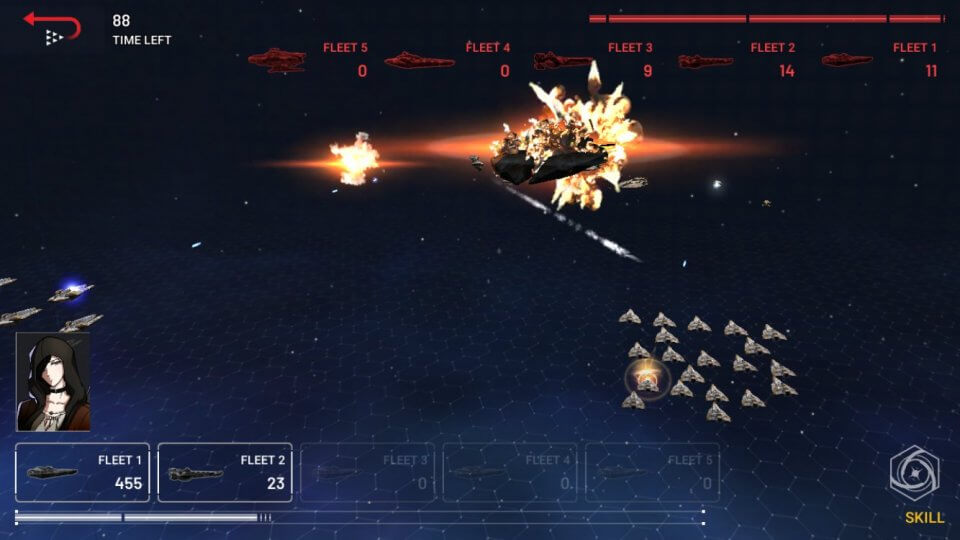Activate the Skill button
The image size is (960, 540).
click(x=915, y=484)
